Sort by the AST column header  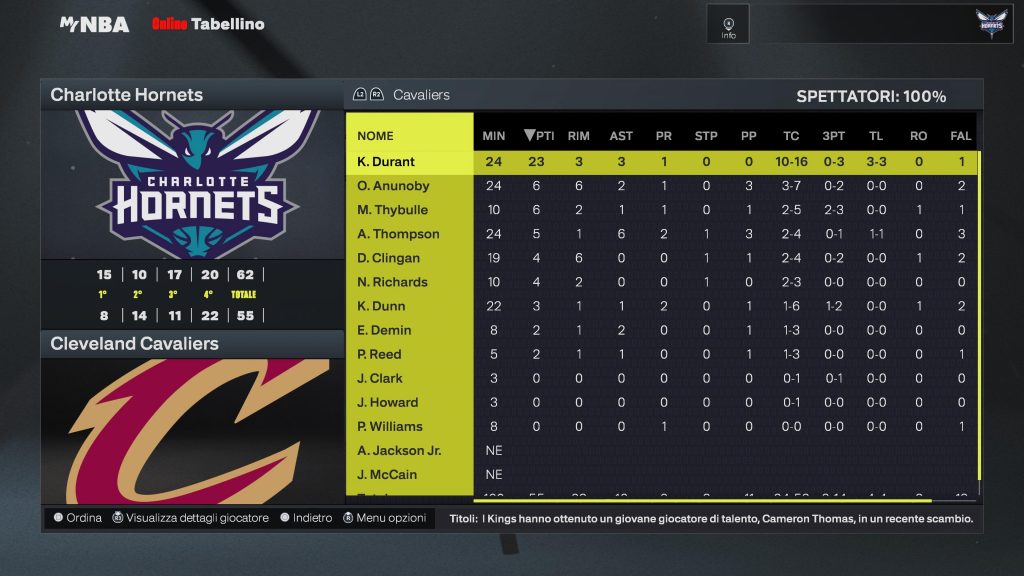point(621,136)
